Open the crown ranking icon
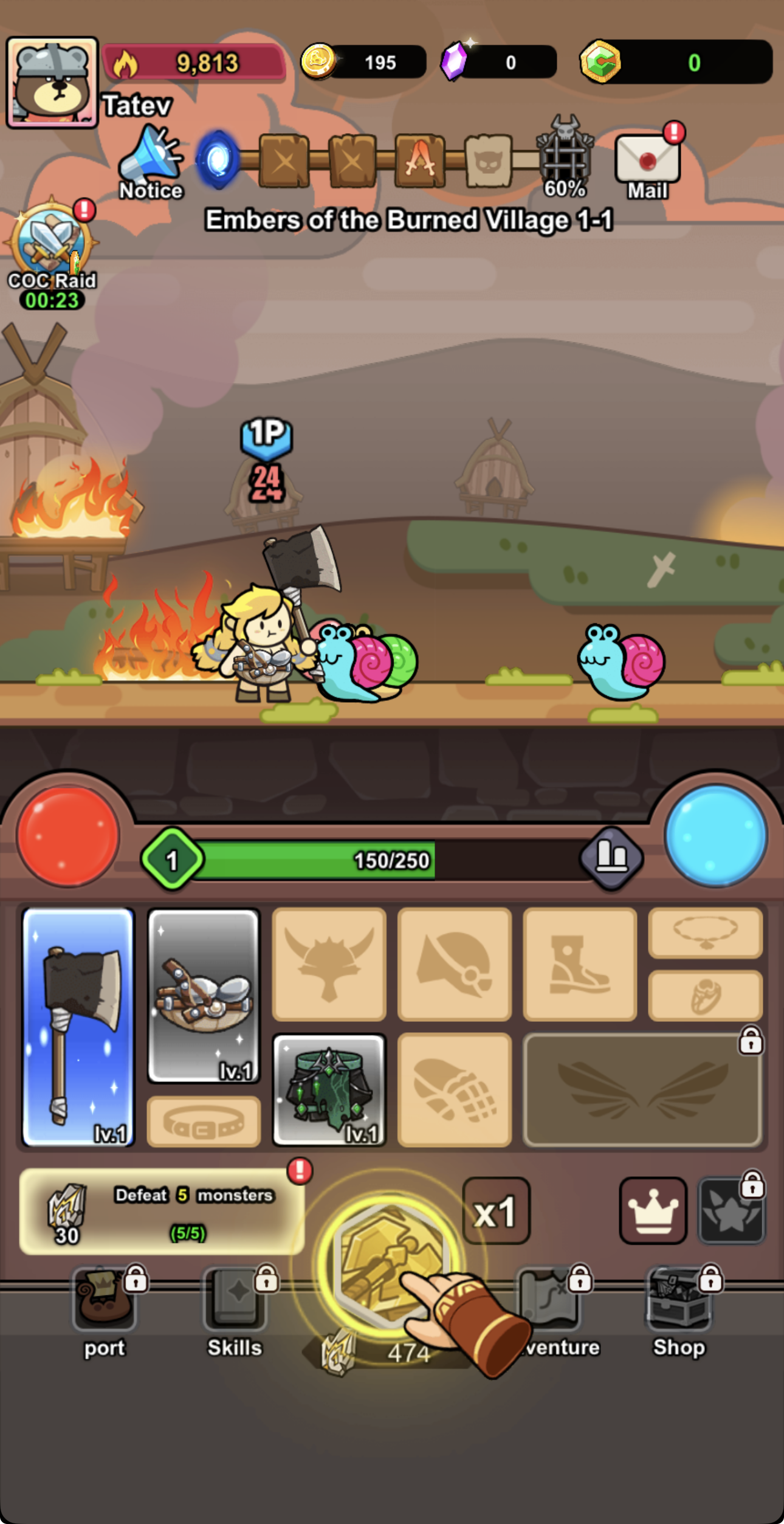This screenshot has width=784, height=1524. coord(653,1210)
